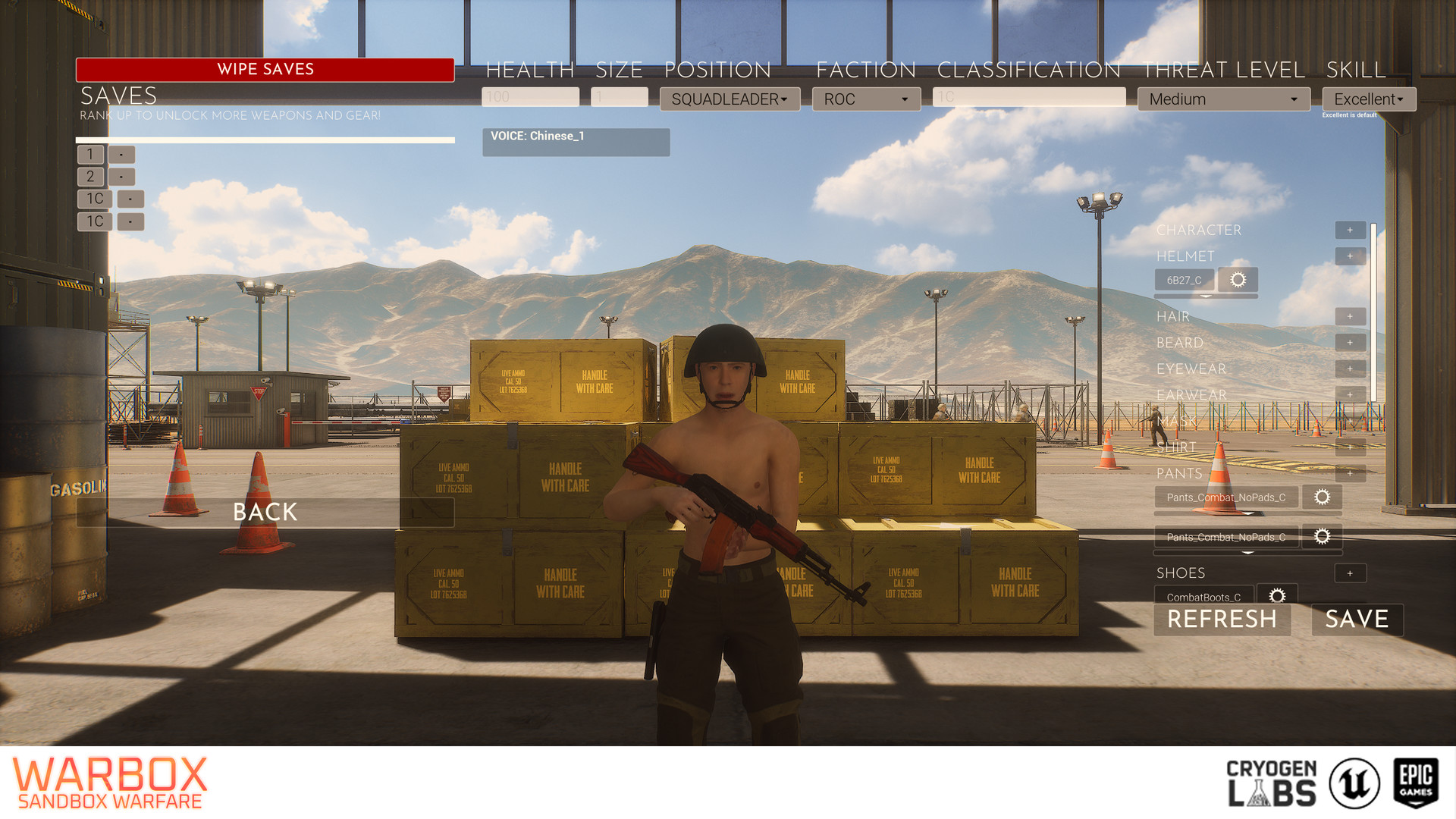The image size is (1456, 819).
Task: Open the helmet 6B27_C settings gear
Action: (1238, 280)
